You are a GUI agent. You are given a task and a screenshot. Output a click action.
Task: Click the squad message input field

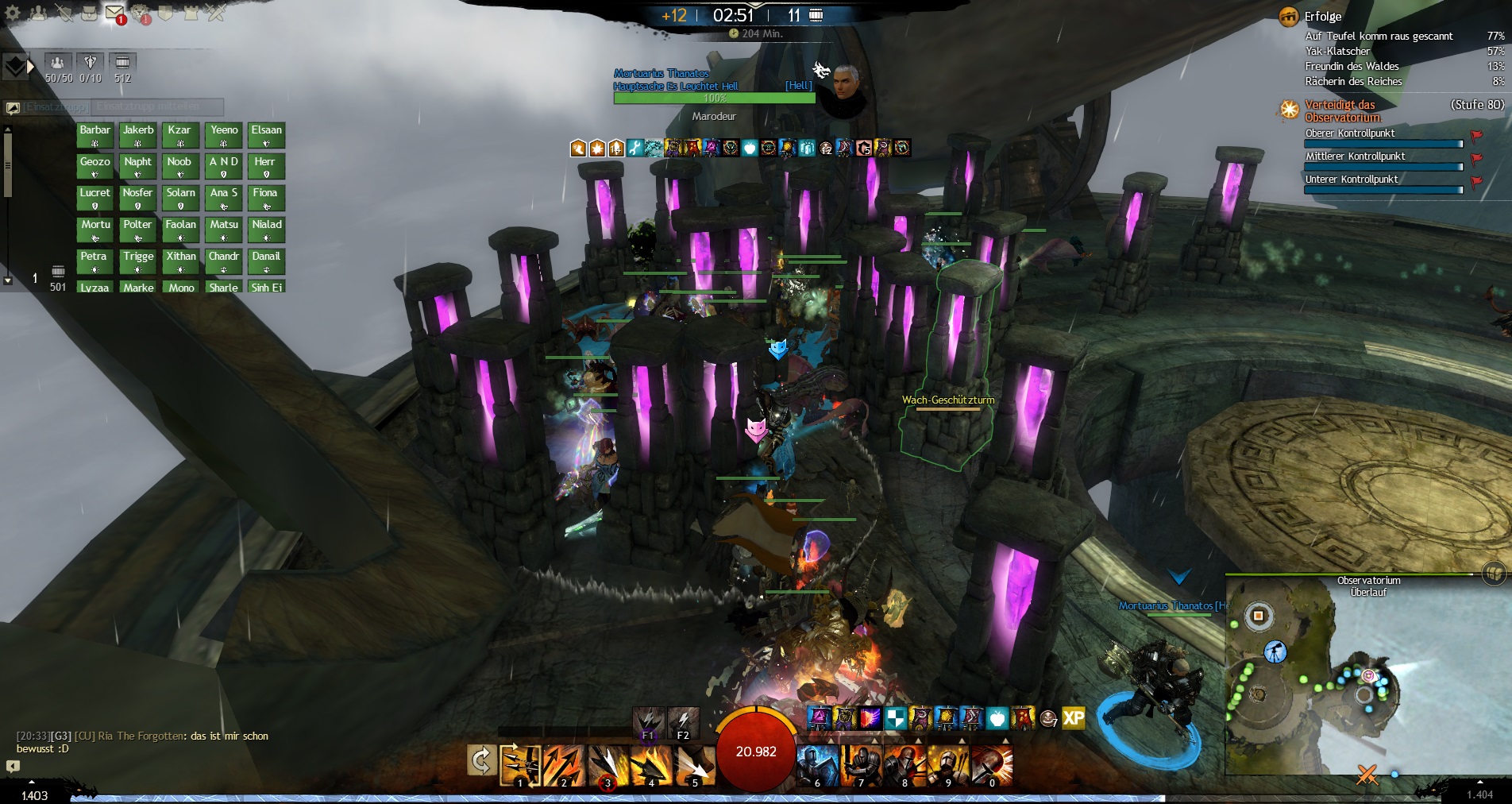[157, 106]
